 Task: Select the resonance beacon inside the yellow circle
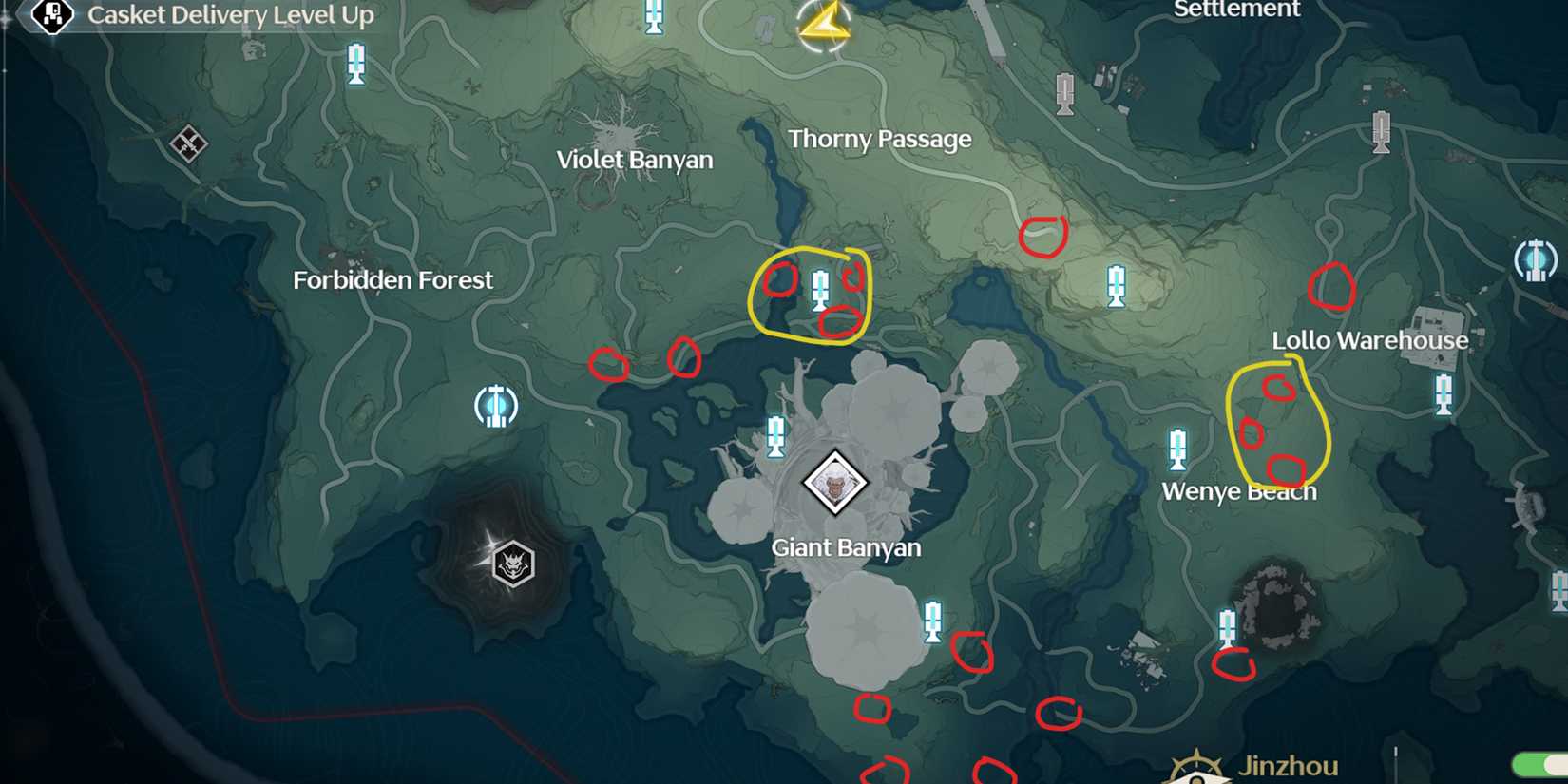(x=820, y=291)
